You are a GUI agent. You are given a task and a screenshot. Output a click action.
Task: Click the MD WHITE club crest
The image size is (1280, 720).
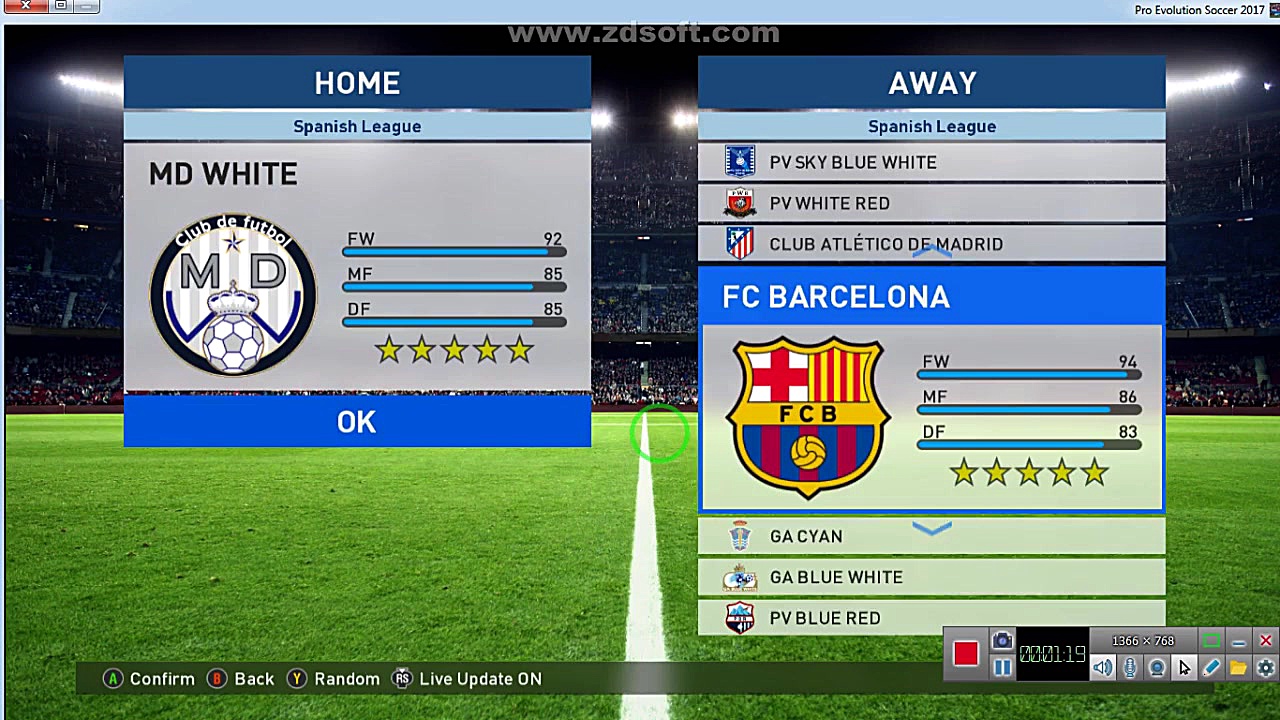pos(233,295)
